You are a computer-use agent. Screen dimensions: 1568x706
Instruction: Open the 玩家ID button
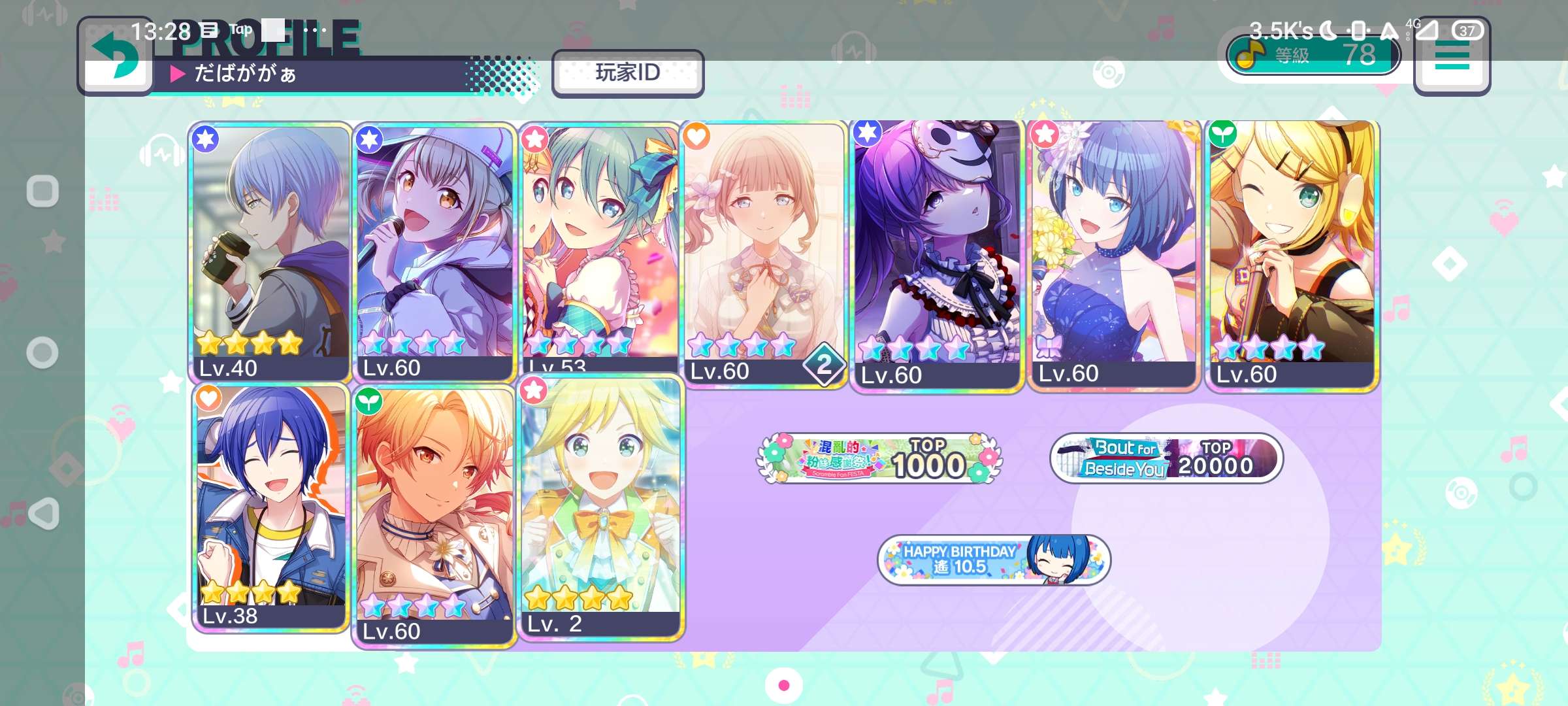coord(627,73)
